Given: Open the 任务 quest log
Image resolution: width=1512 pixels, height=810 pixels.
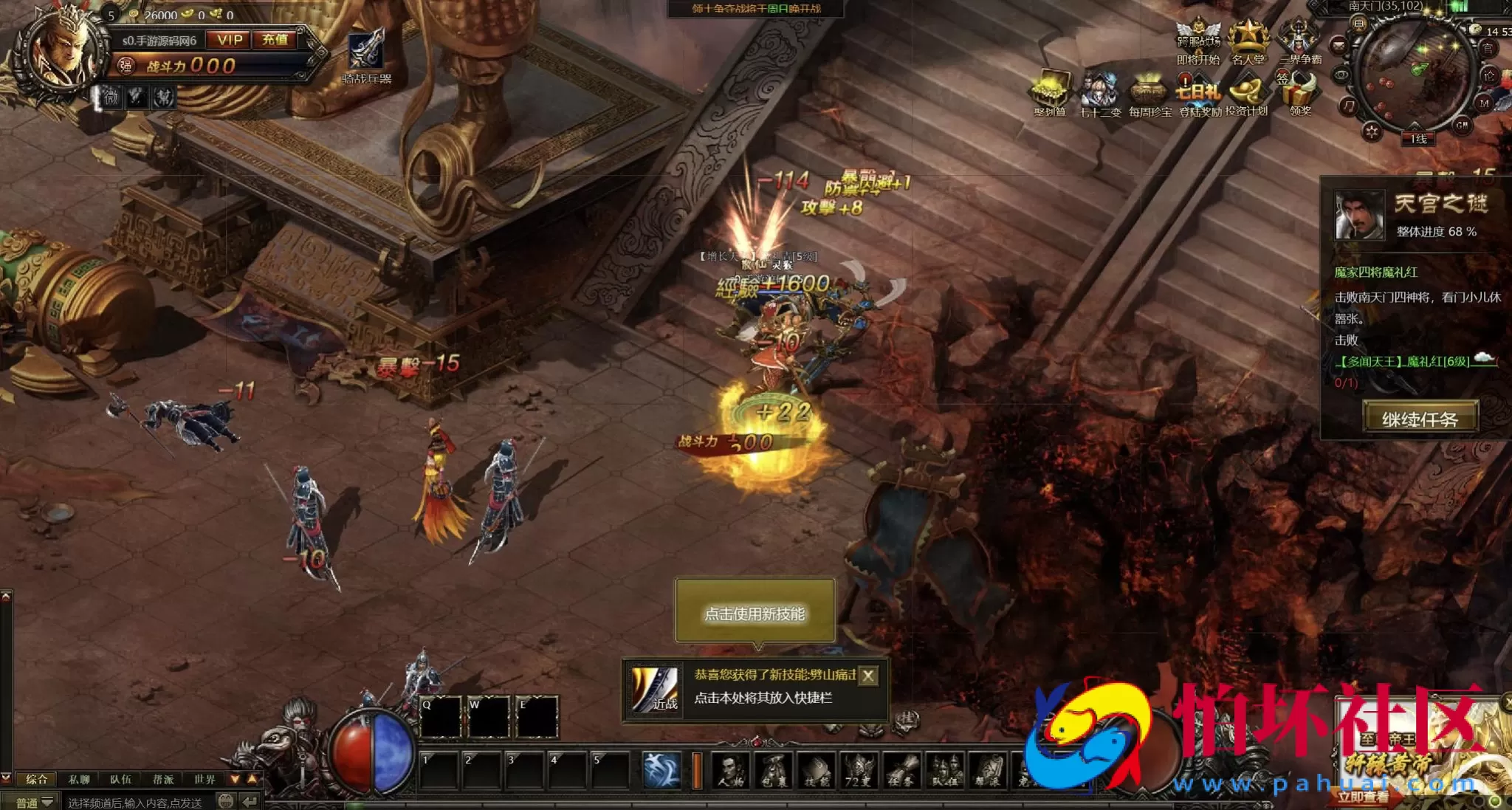Looking at the screenshot, I should pos(901,771).
